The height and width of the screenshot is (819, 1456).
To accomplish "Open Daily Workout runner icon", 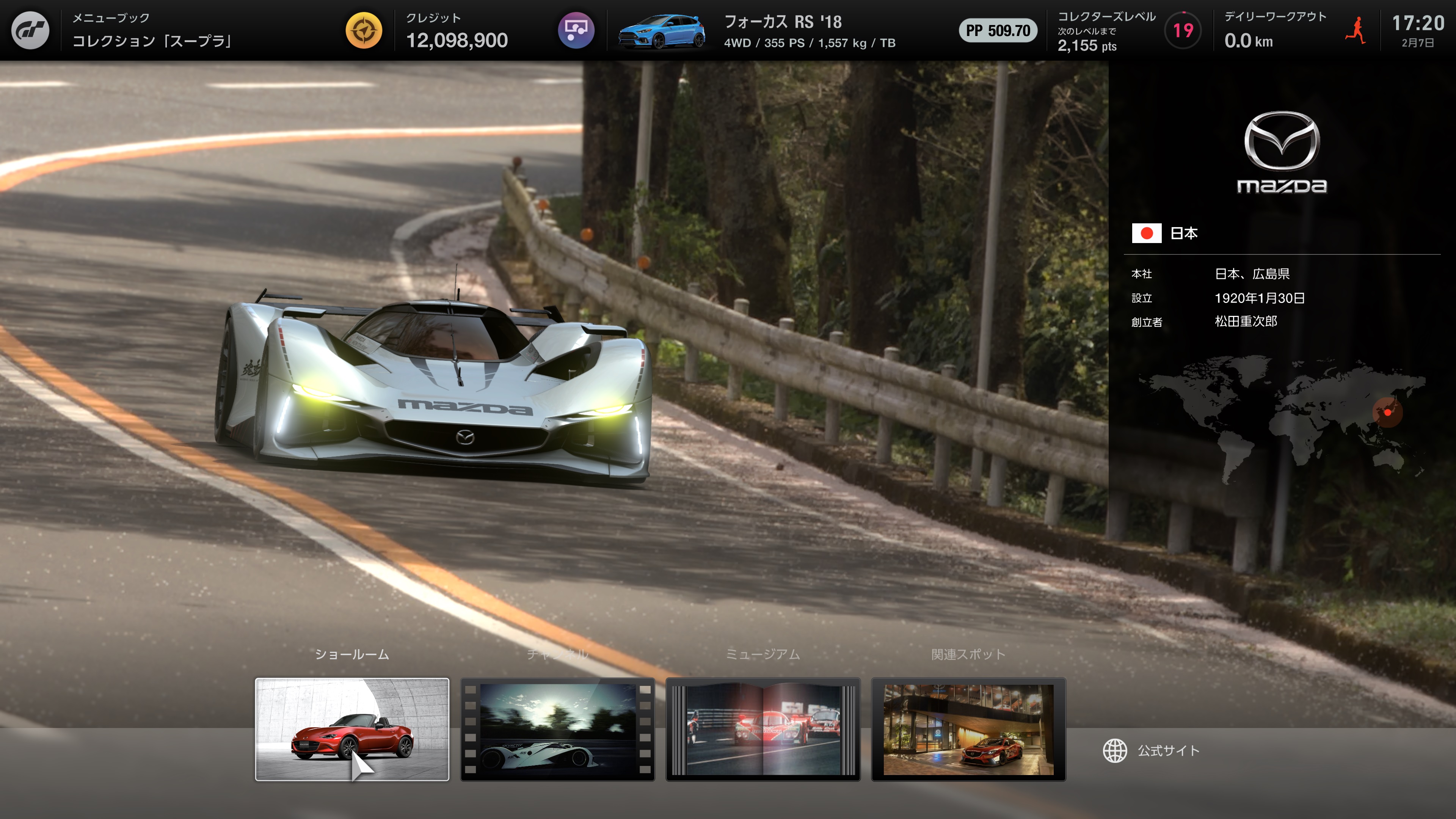I will [1356, 30].
